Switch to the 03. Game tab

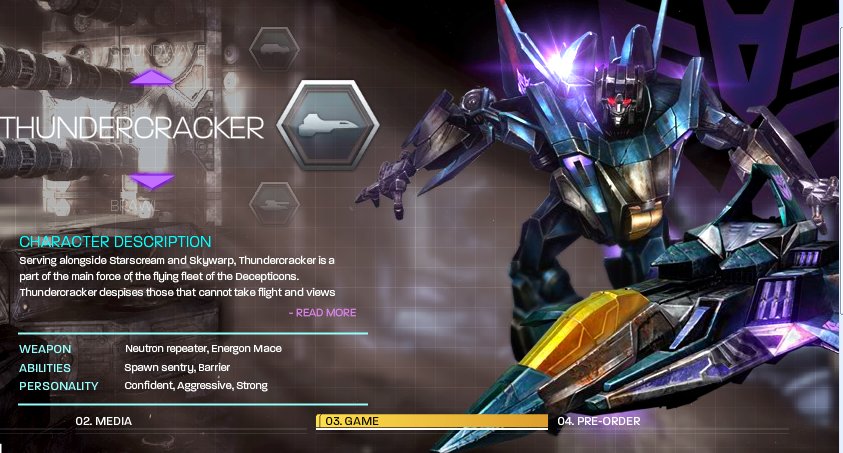click(432, 421)
